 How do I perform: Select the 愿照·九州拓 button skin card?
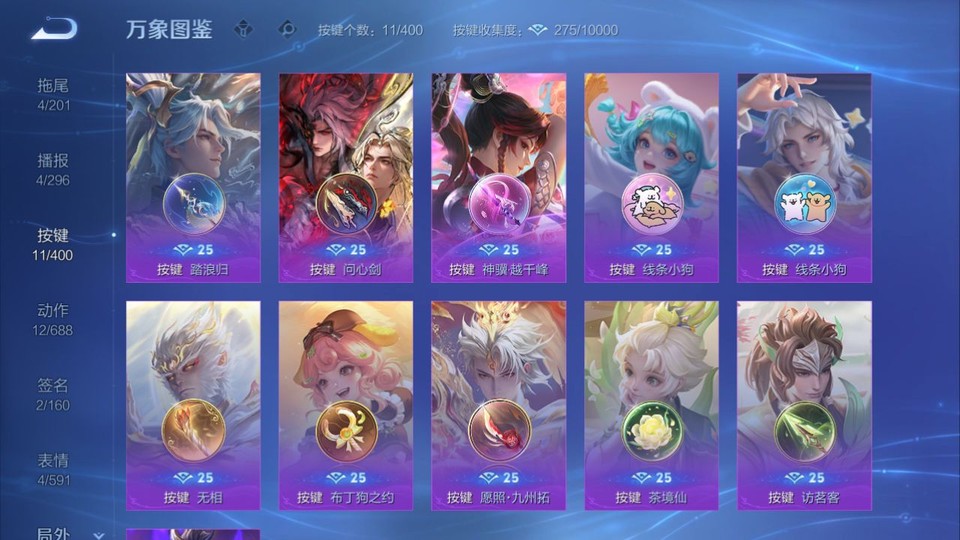click(x=498, y=405)
